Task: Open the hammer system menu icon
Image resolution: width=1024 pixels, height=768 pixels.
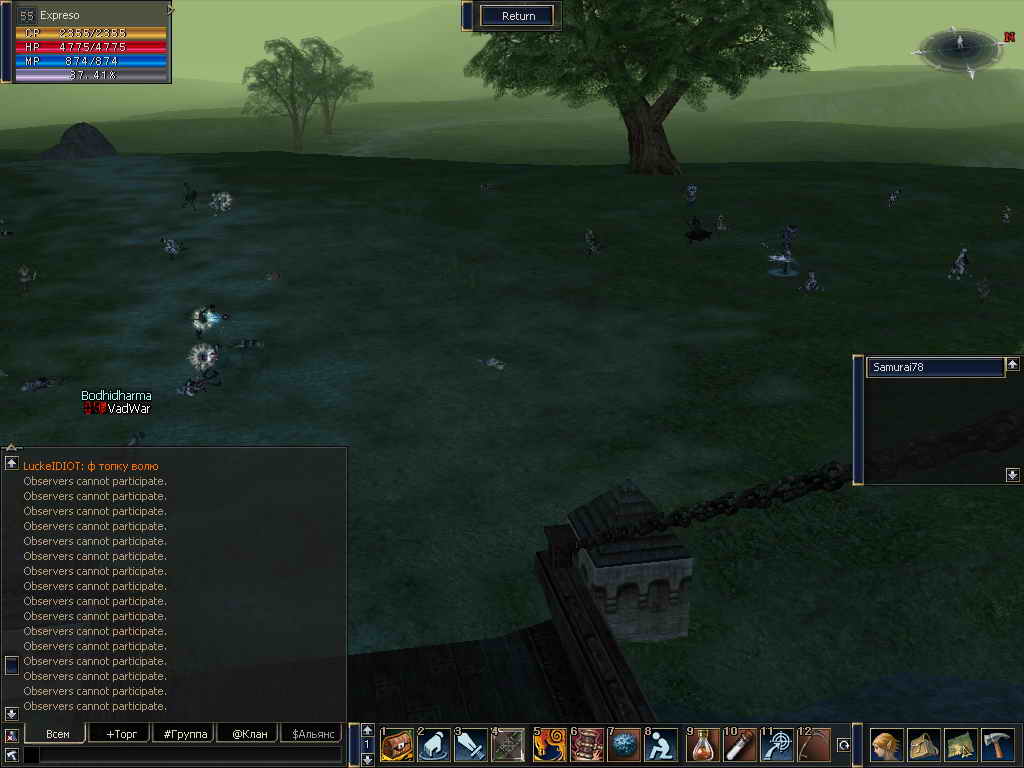Action: pyautogui.click(x=997, y=745)
